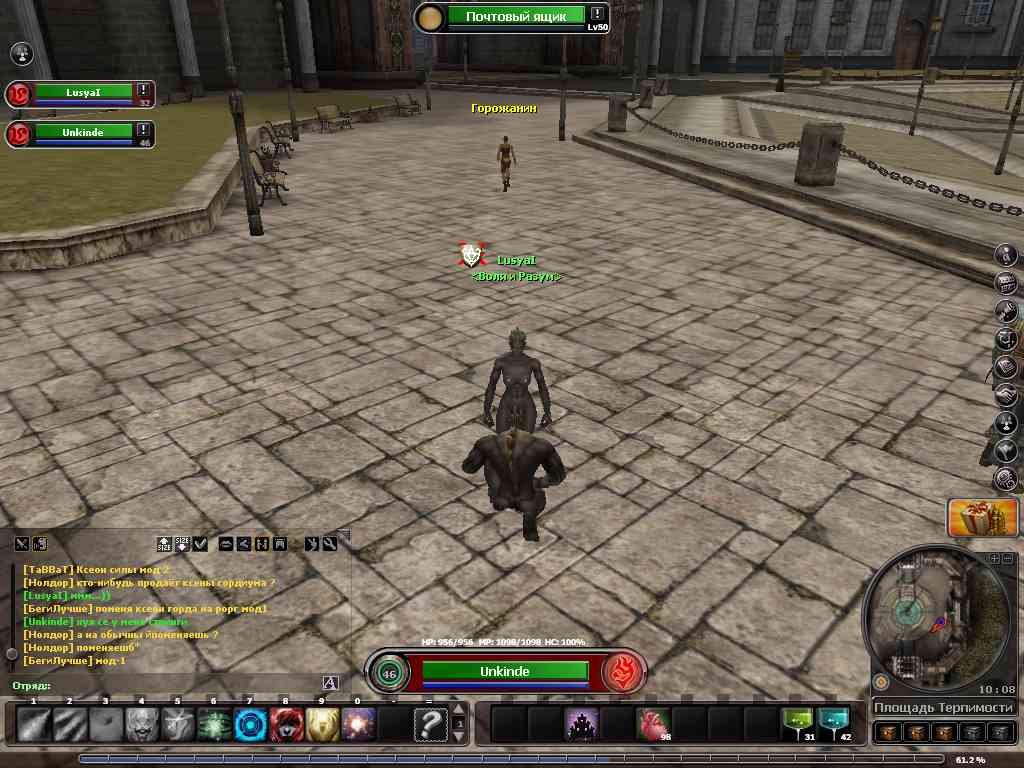Select the Почтовый ящик target frame

click(515, 16)
